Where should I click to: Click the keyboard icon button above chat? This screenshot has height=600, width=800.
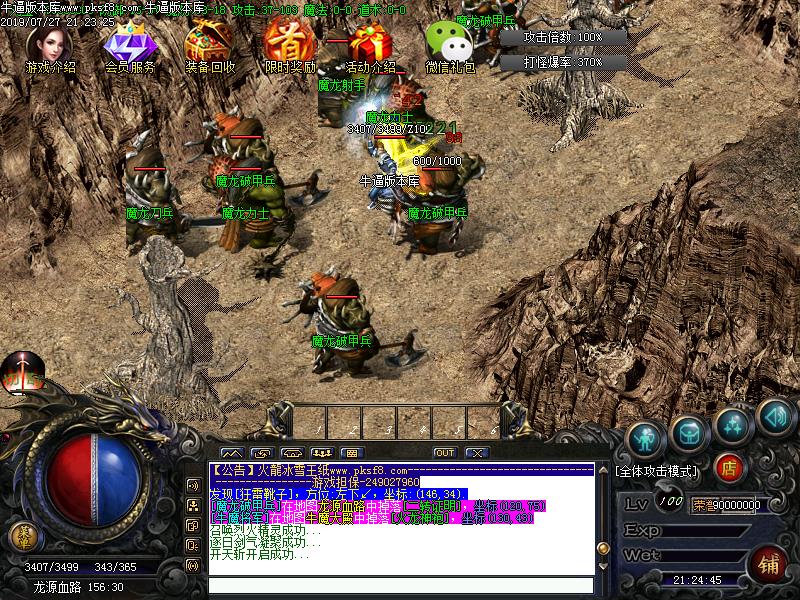click(x=351, y=453)
